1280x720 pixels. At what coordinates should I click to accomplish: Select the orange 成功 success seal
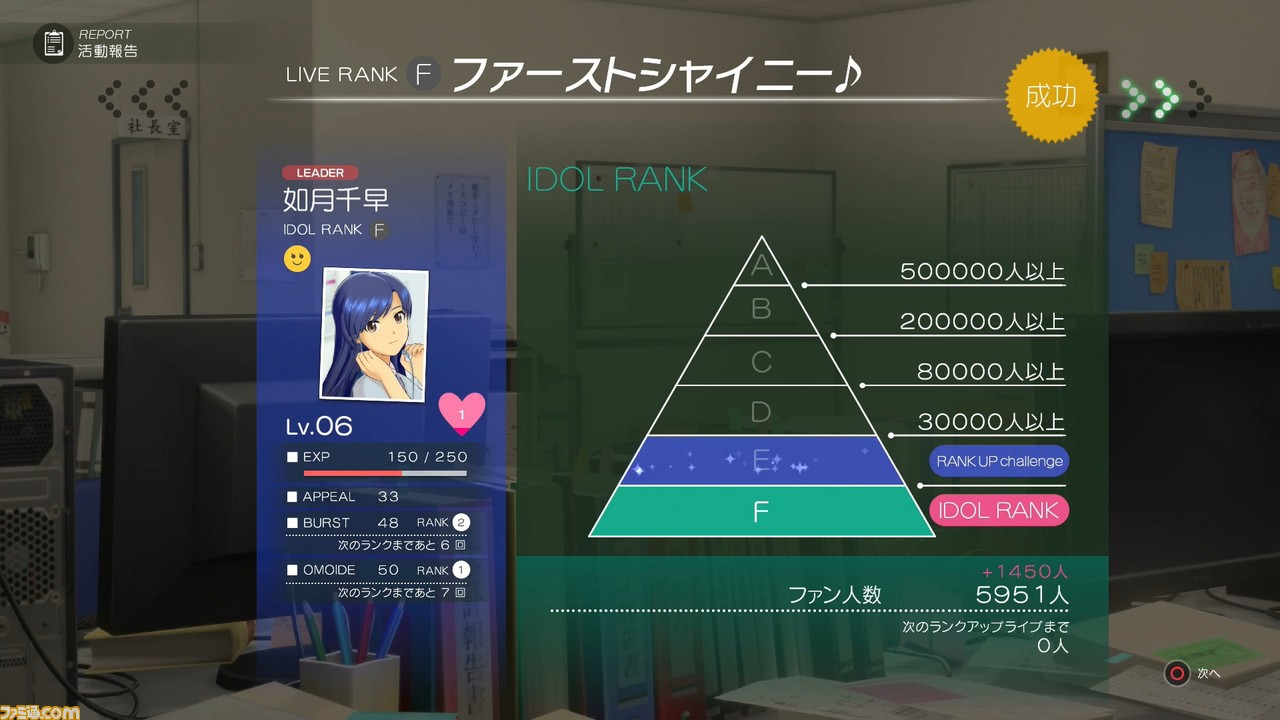[1051, 95]
